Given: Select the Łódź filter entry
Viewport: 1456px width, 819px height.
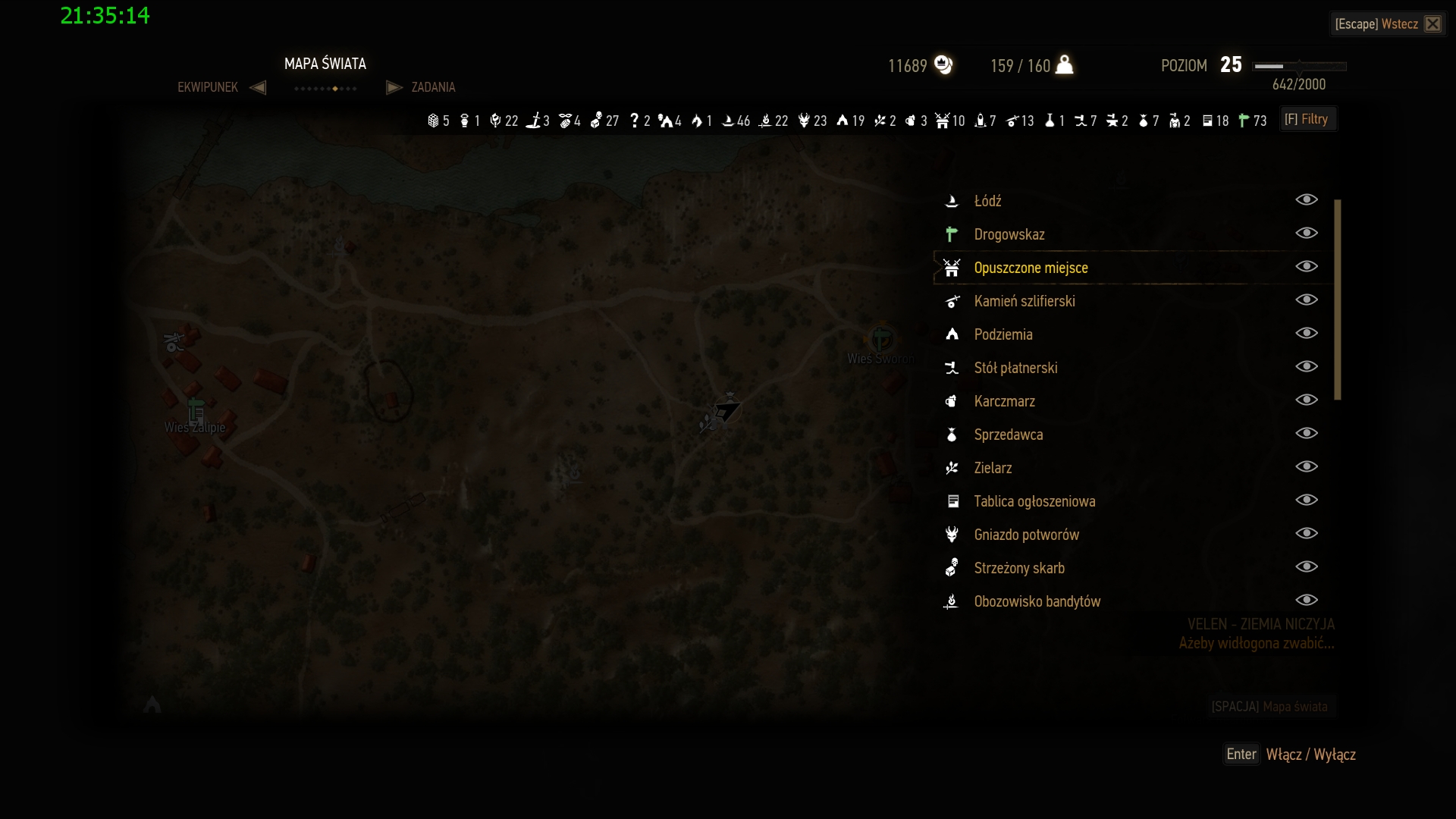Looking at the screenshot, I should [x=987, y=201].
